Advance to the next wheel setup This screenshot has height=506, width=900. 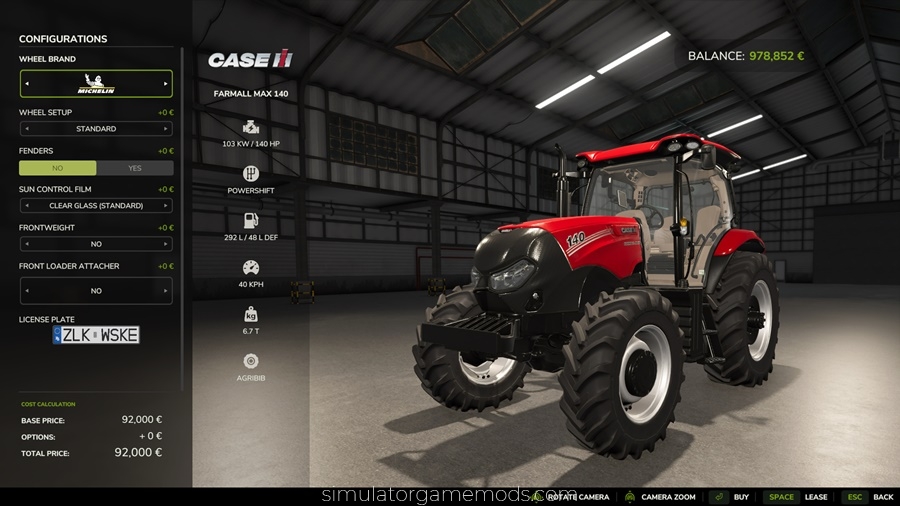pos(166,129)
